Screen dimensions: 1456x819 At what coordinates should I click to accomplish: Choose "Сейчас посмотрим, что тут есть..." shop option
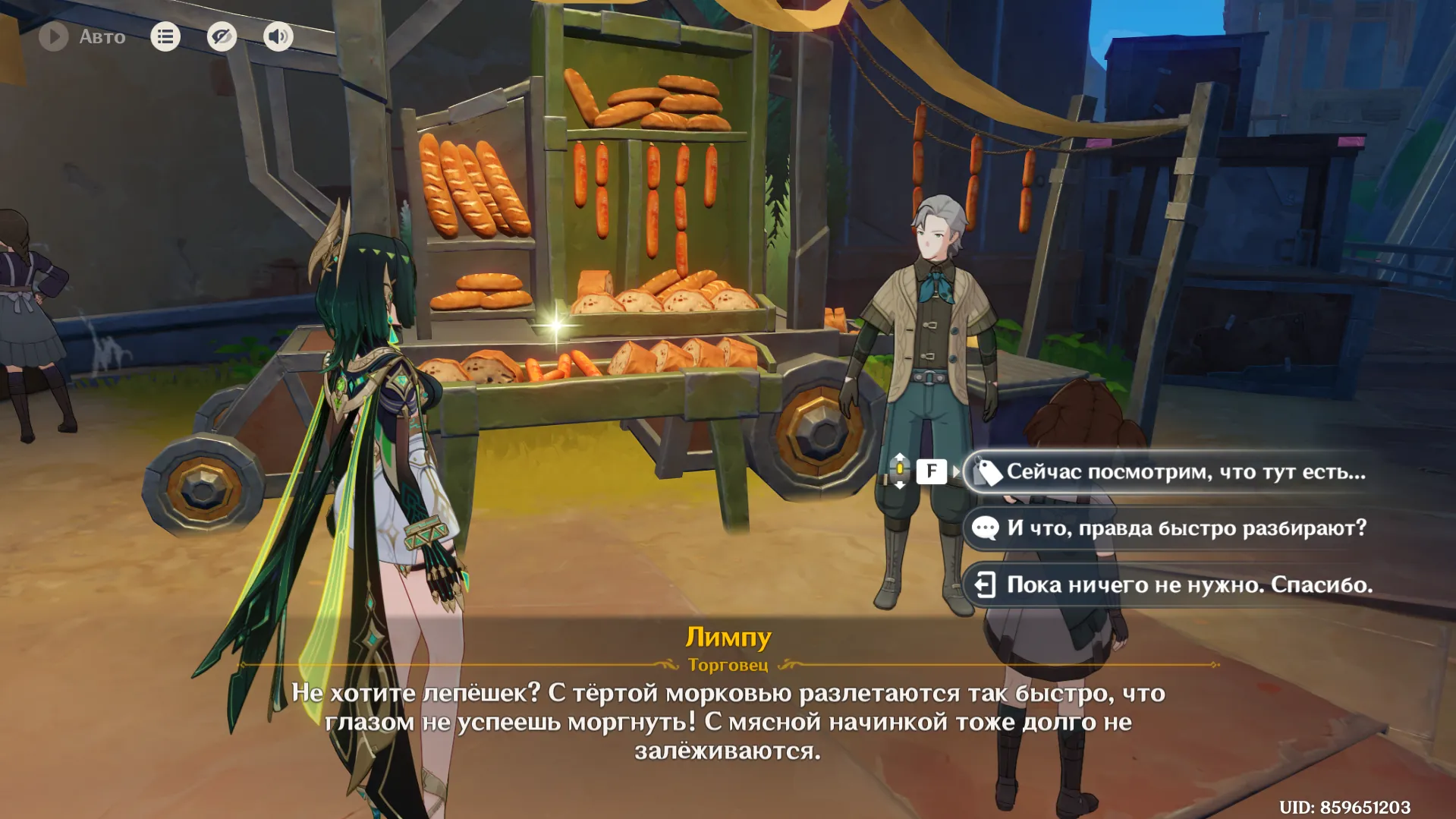pyautogui.click(x=1184, y=472)
